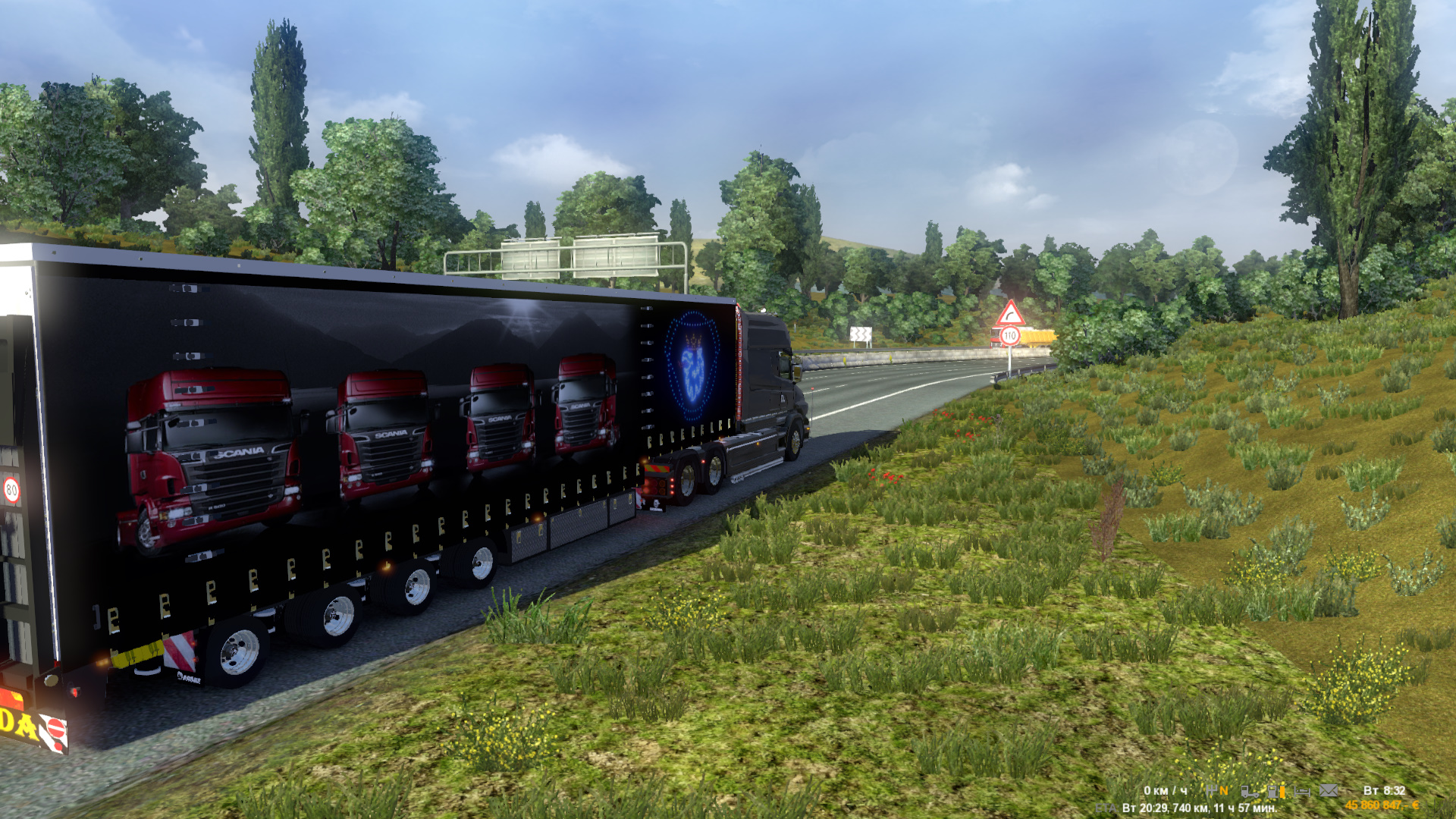Expand the speed readout showing 0 км/ч
Viewport: 1456px width, 819px height.
coord(1166,791)
